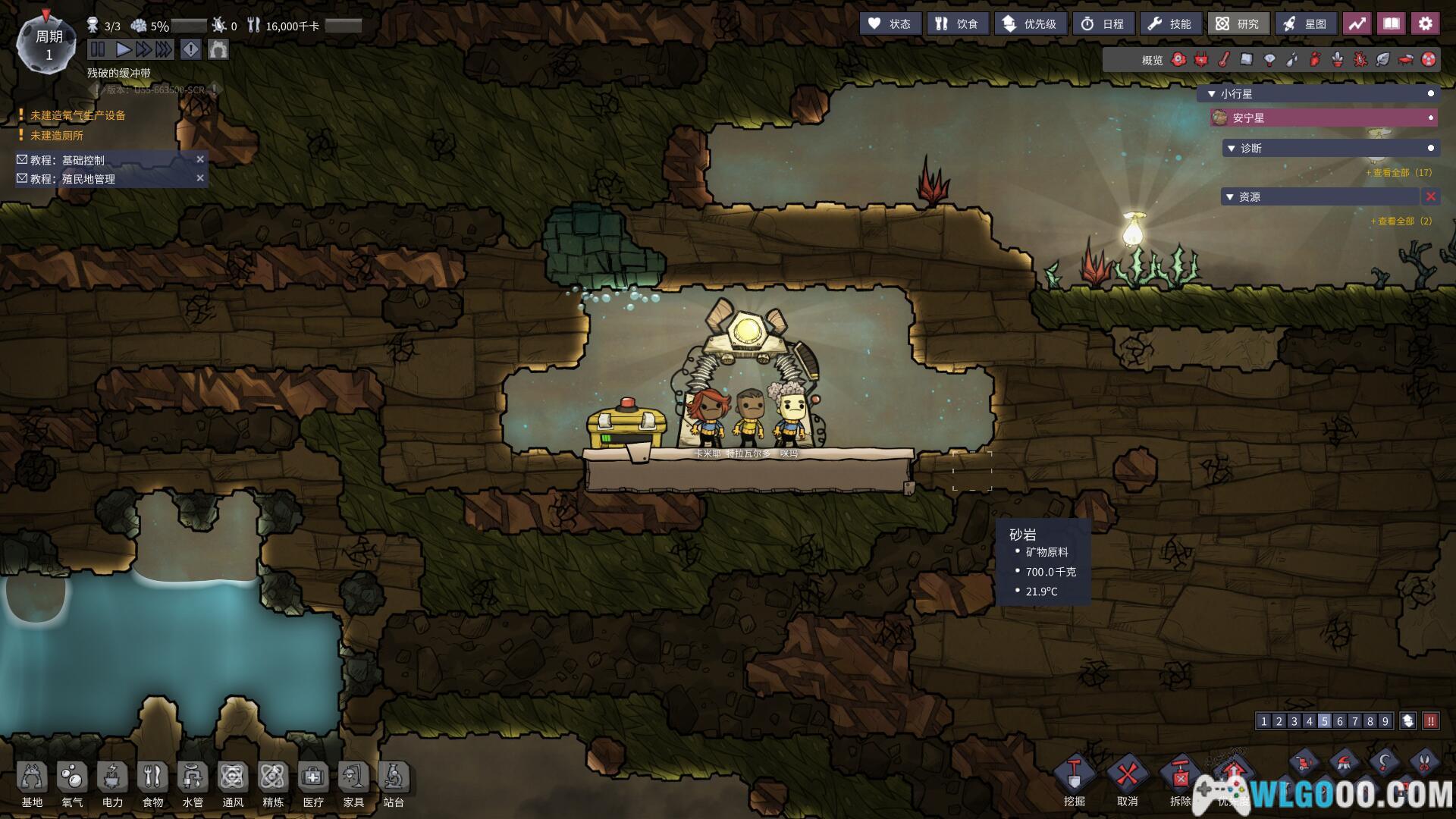The width and height of the screenshot is (1456, 819).
Task: Open the 优先级 priorities screen
Action: coord(1030,24)
